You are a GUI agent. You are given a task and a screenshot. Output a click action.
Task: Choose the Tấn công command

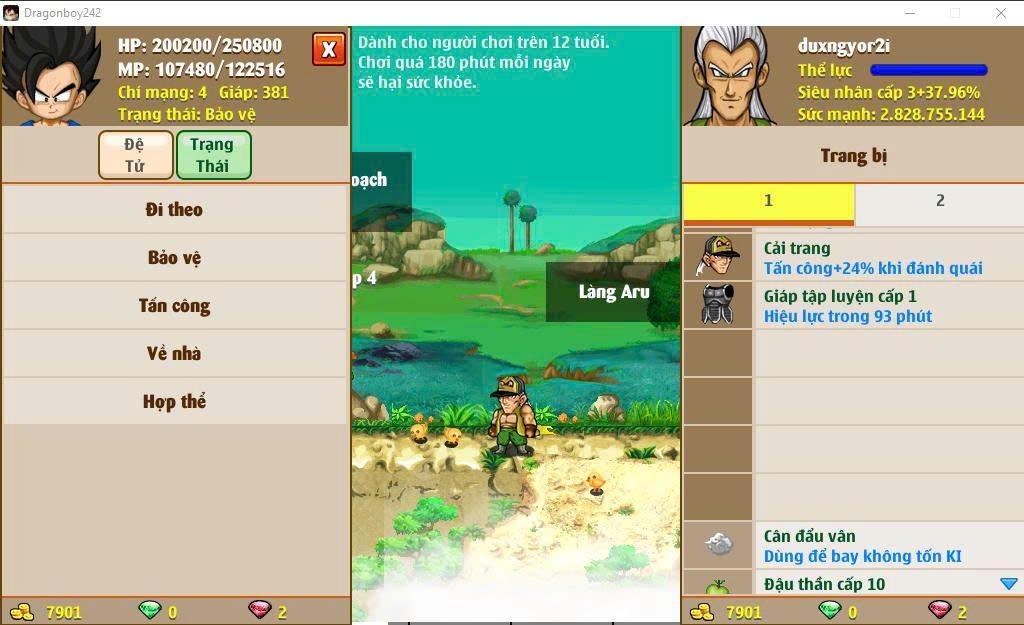pyautogui.click(x=174, y=306)
